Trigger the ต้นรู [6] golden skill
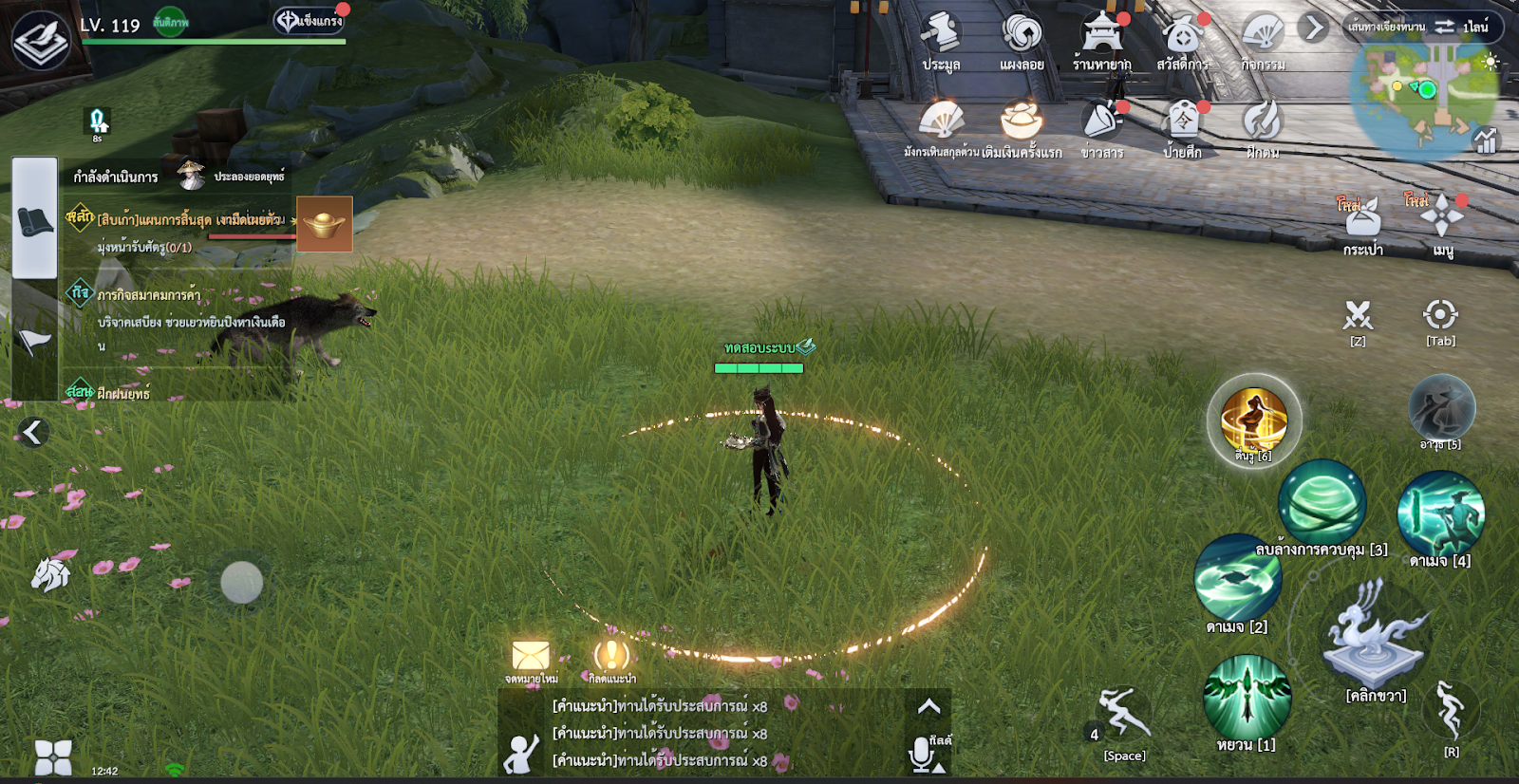This screenshot has height=784, width=1519. pos(1254,419)
